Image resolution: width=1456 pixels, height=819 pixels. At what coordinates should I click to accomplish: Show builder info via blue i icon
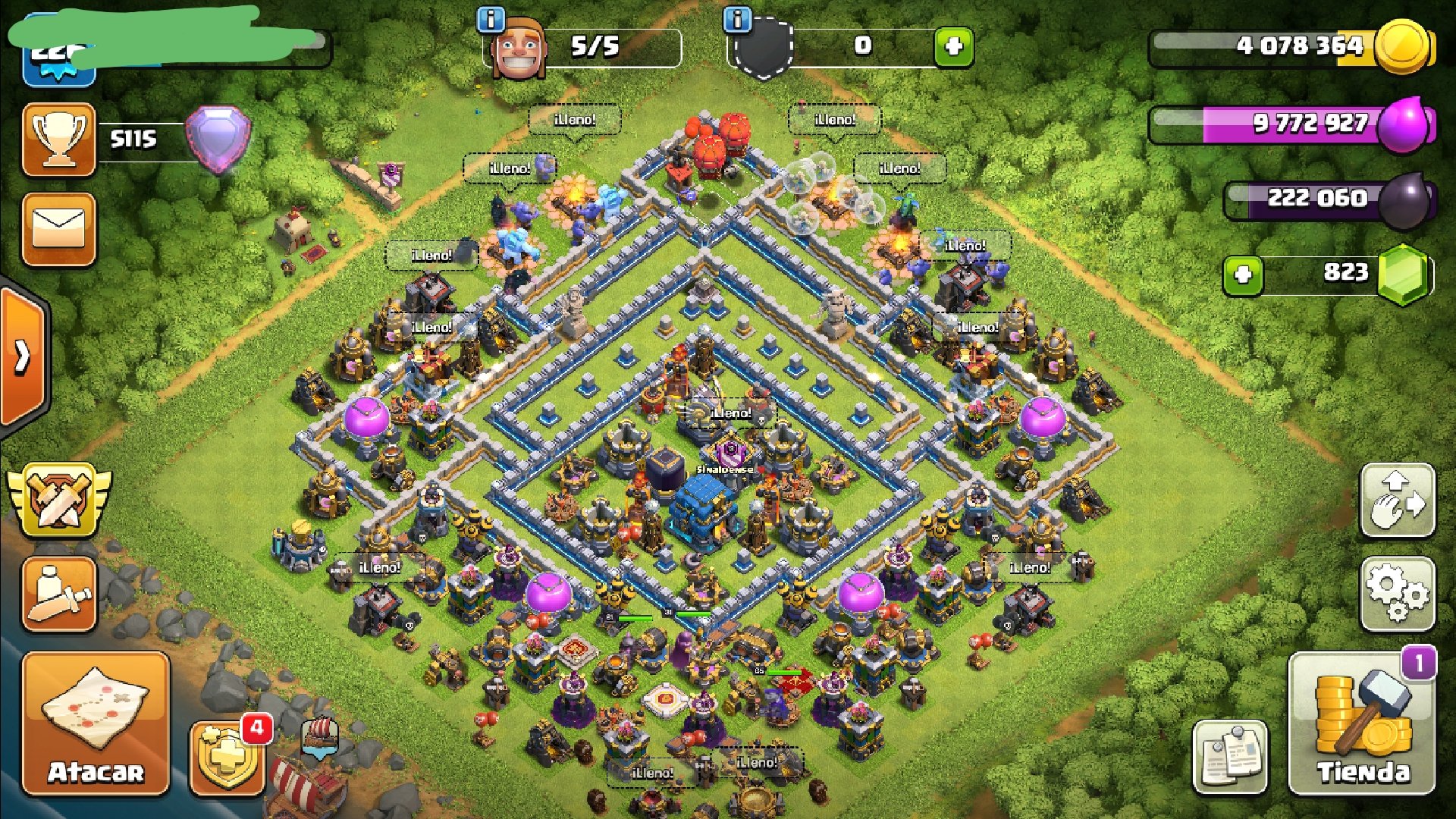(x=491, y=20)
